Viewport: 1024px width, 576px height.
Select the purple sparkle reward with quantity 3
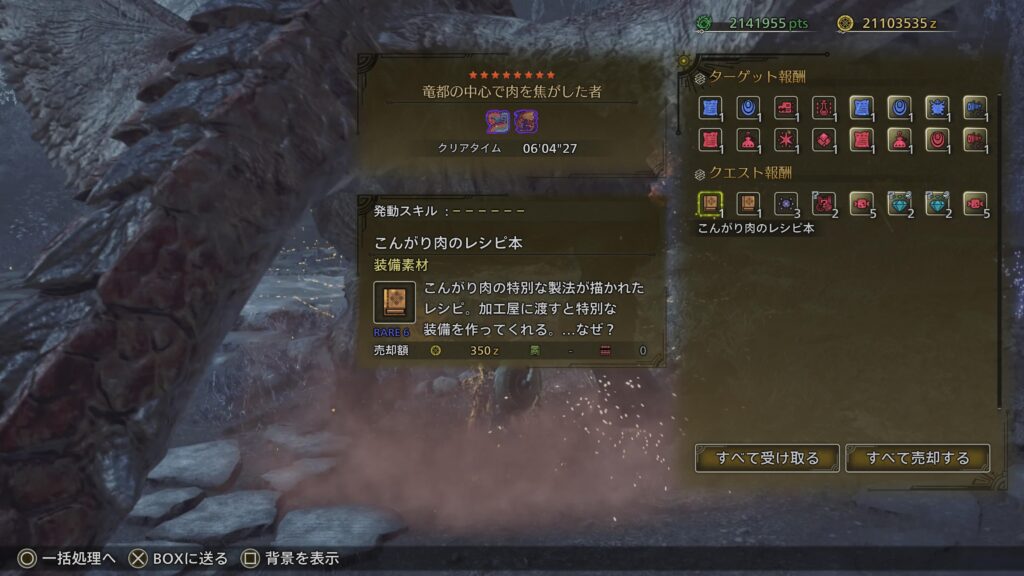[786, 204]
